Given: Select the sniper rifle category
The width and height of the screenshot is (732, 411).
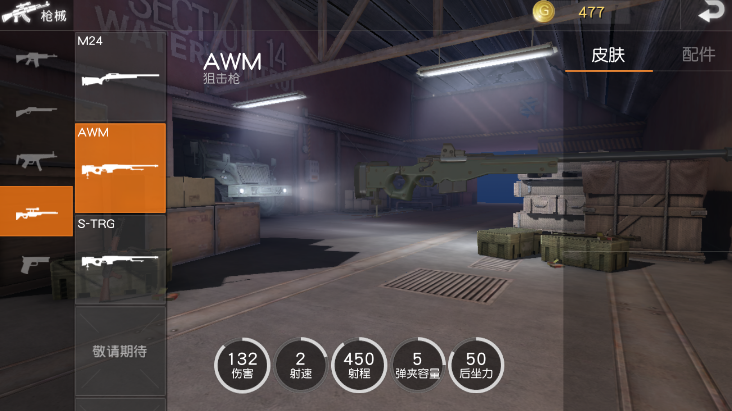Looking at the screenshot, I should pyautogui.click(x=36, y=211).
